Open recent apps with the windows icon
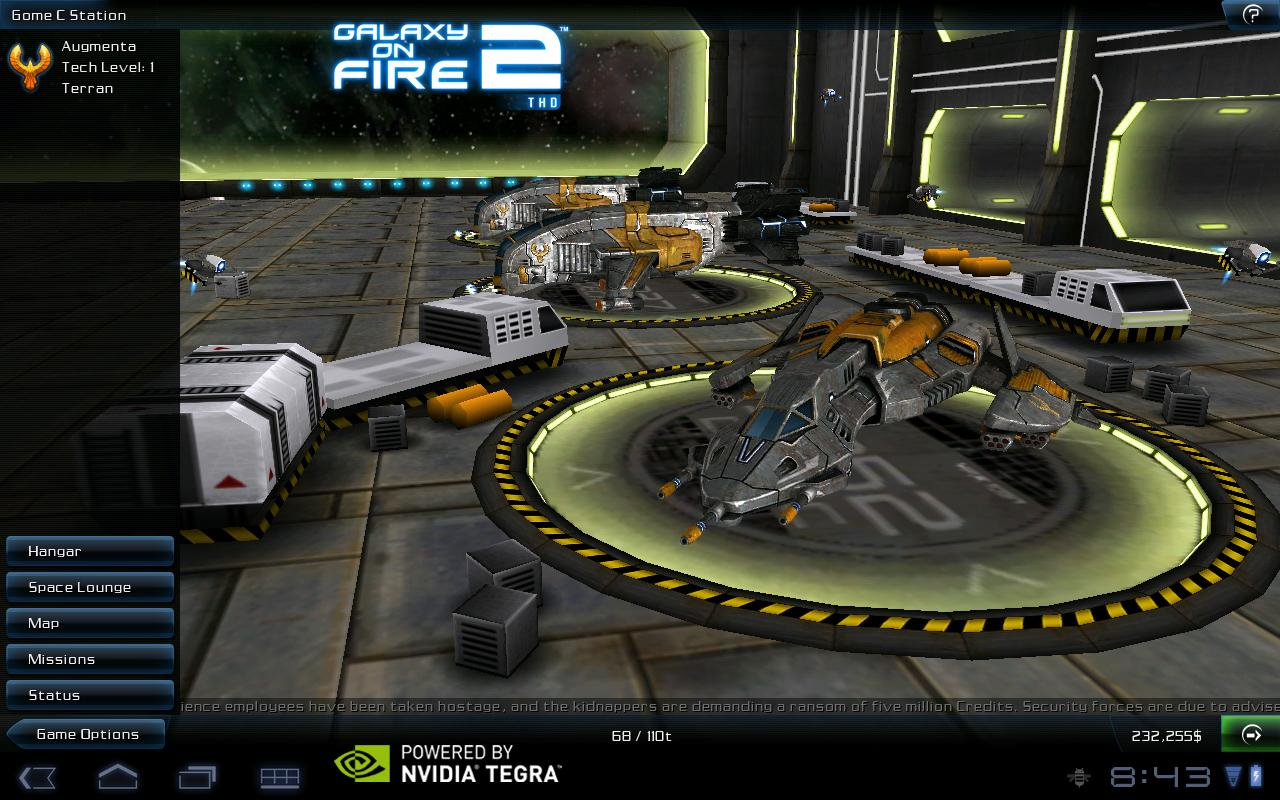The width and height of the screenshot is (1280, 800). (197, 777)
